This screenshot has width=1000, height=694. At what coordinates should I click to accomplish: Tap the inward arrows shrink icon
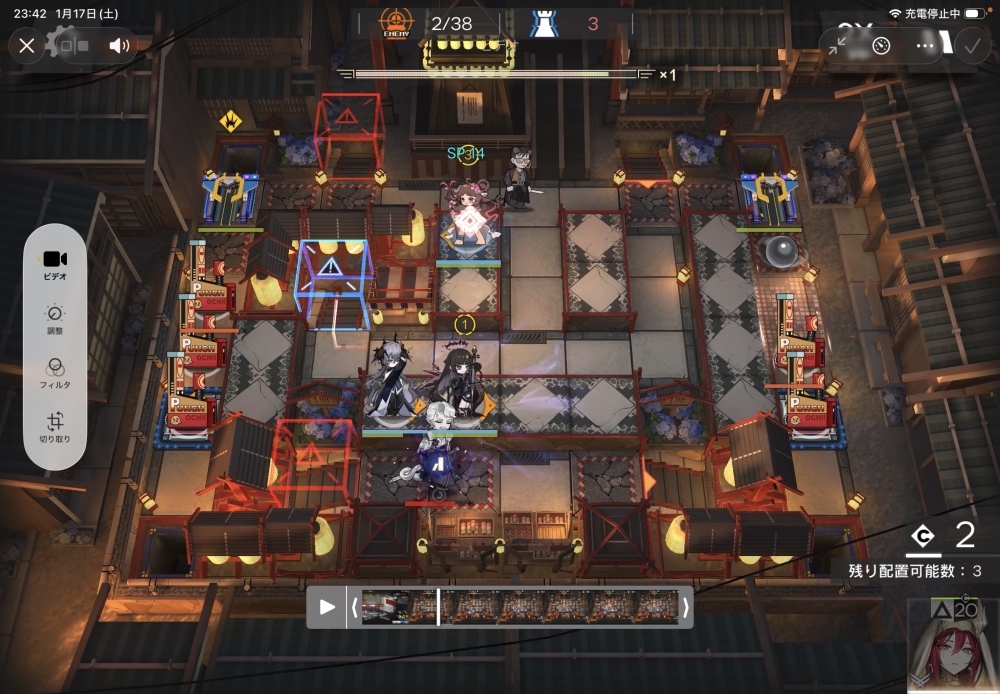click(x=838, y=45)
